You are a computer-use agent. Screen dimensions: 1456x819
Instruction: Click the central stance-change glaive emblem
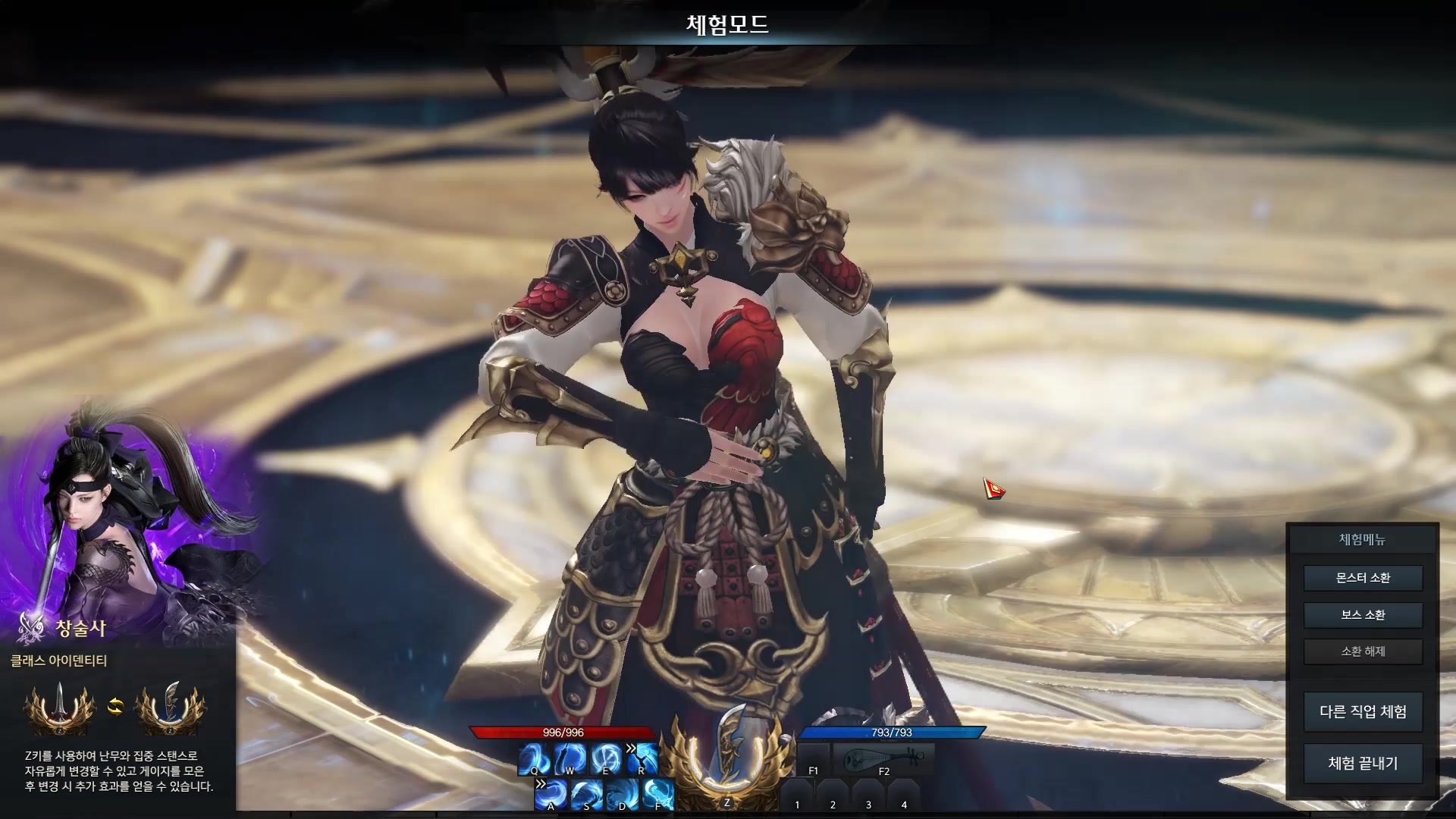[x=727, y=758]
